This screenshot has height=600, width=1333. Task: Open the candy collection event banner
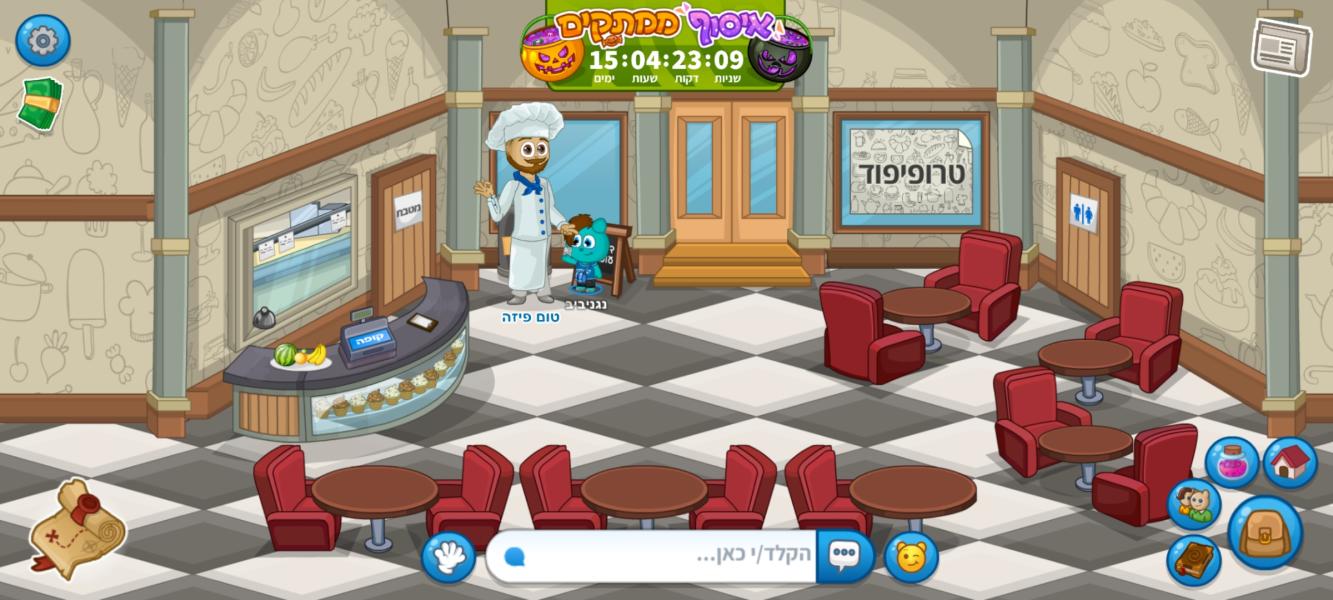pos(666,45)
